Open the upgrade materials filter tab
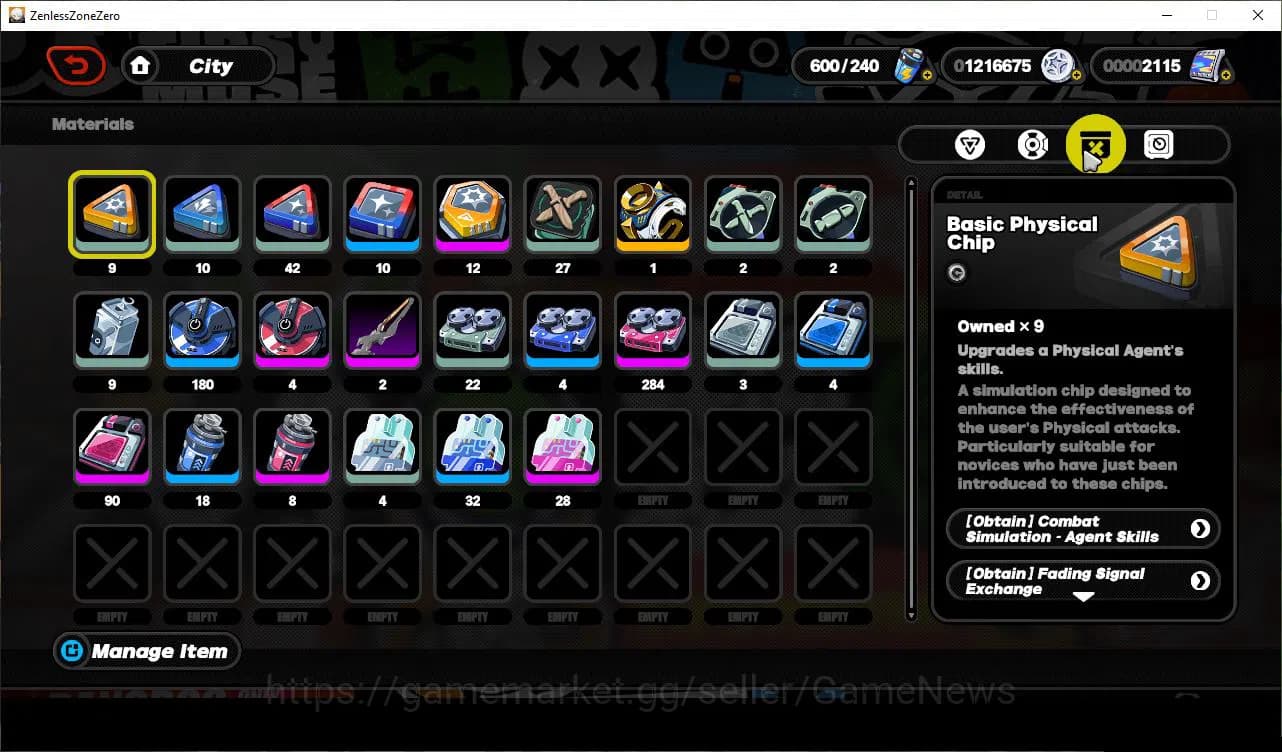This screenshot has width=1282, height=752. 968,145
